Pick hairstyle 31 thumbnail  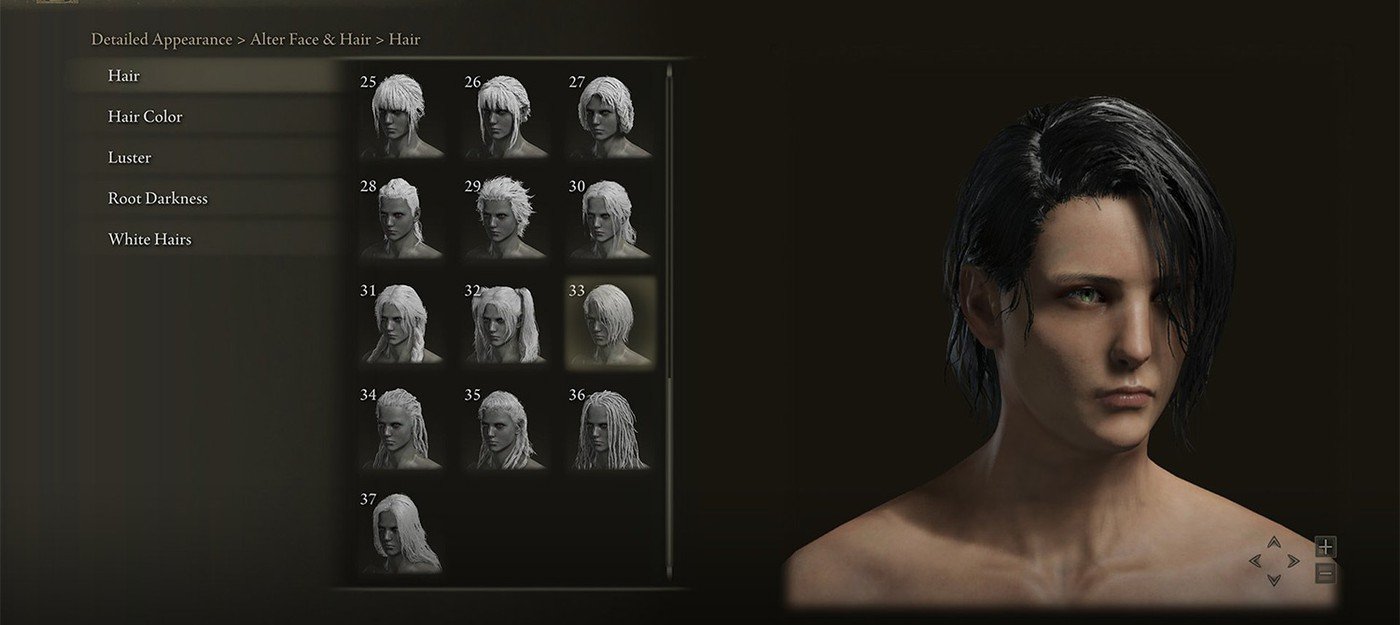401,322
